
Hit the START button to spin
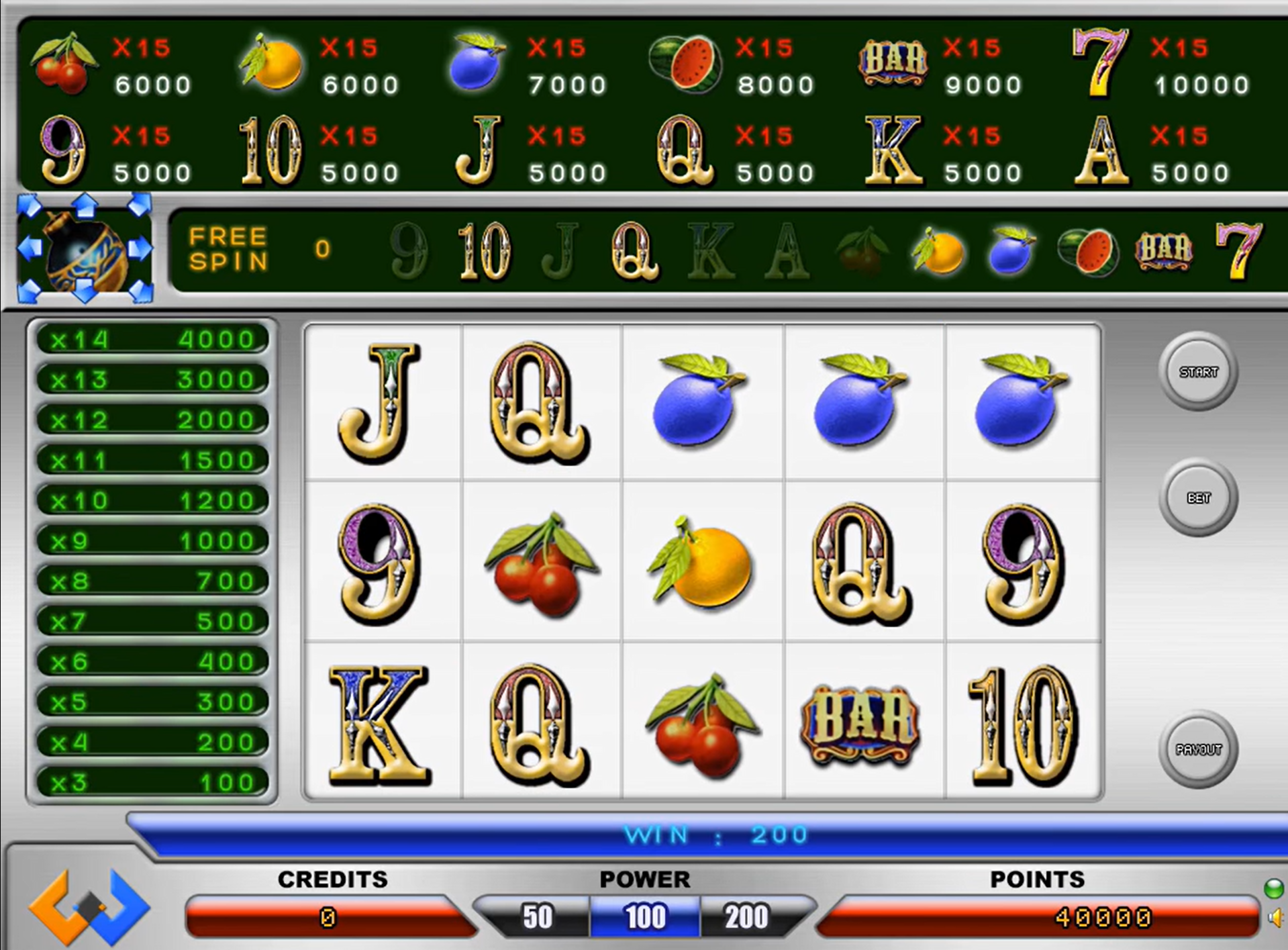[1198, 372]
